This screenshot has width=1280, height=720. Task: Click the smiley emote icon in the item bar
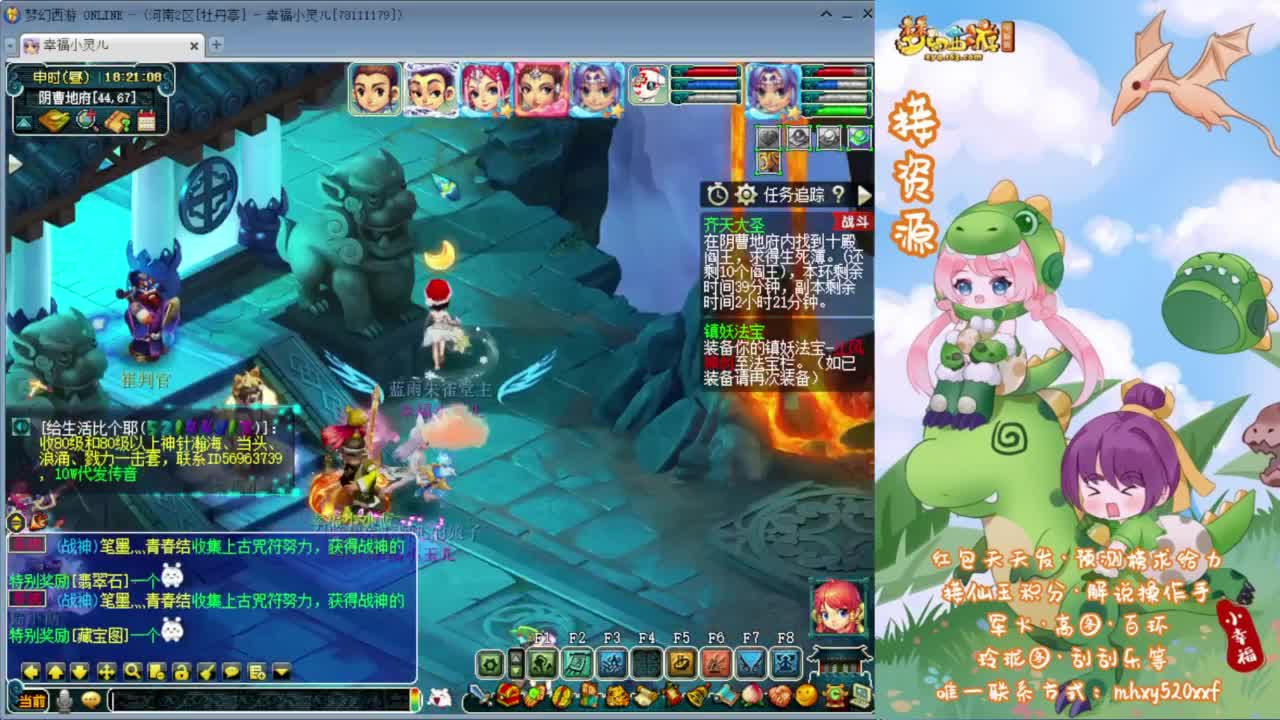point(806,694)
